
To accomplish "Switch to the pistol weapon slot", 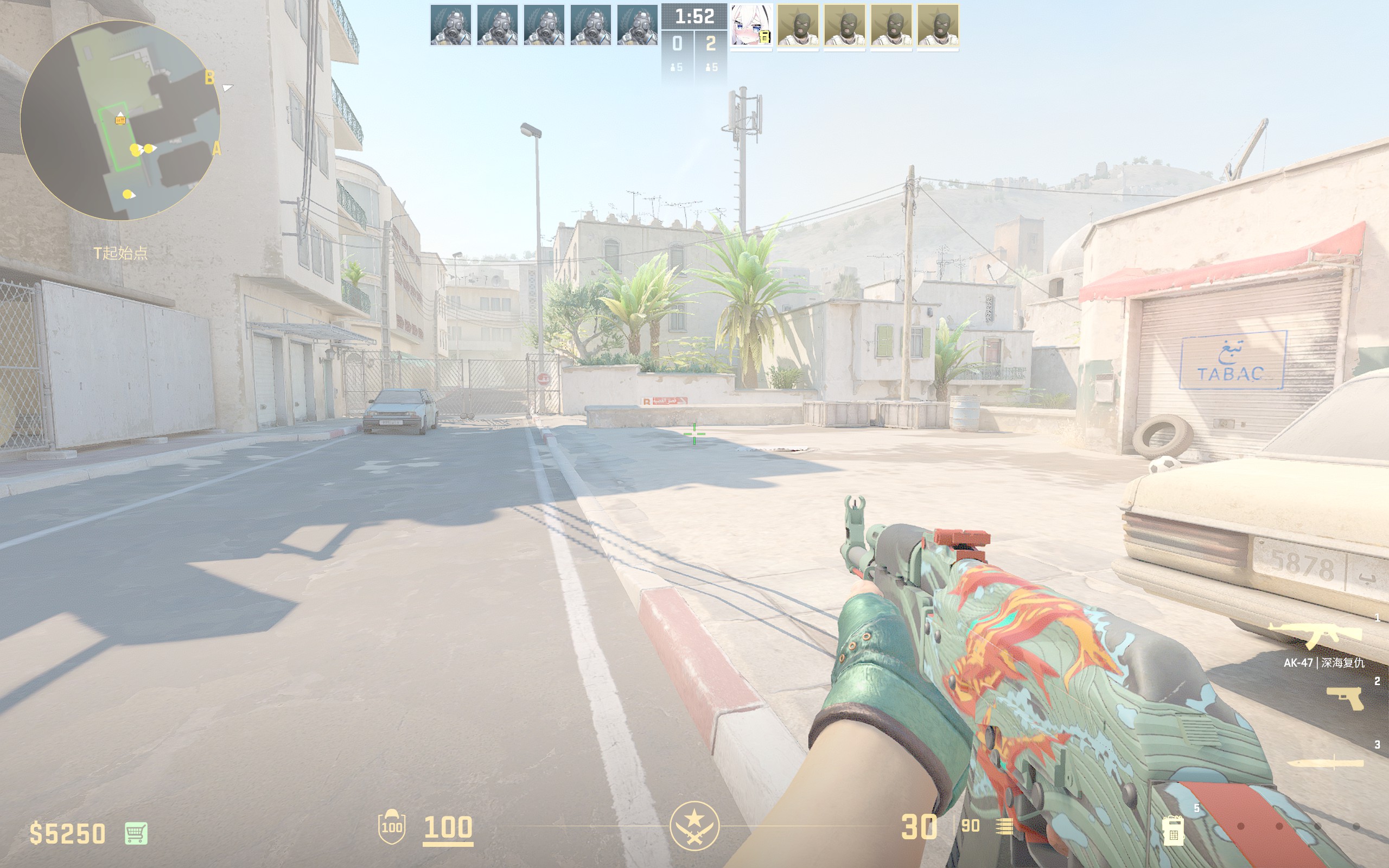I will tap(1345, 699).
